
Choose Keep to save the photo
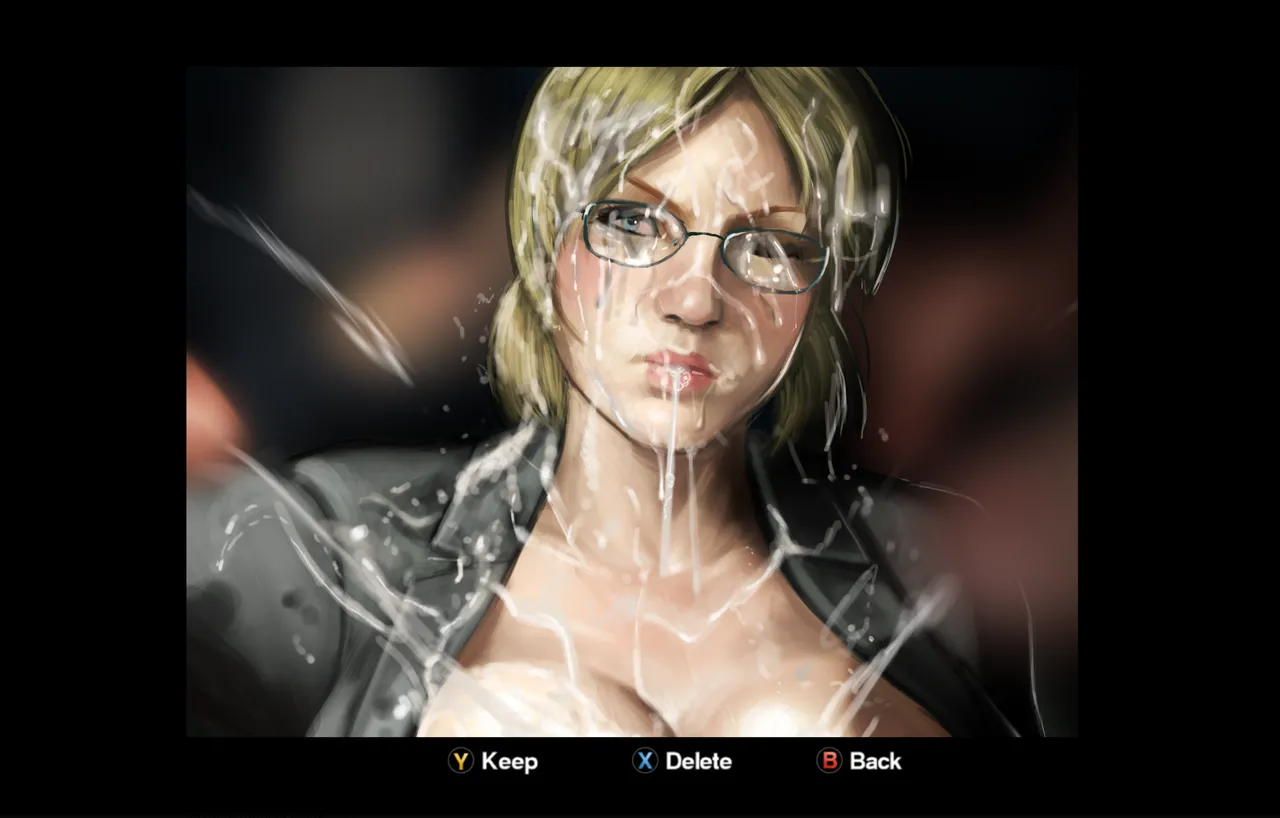pos(493,762)
